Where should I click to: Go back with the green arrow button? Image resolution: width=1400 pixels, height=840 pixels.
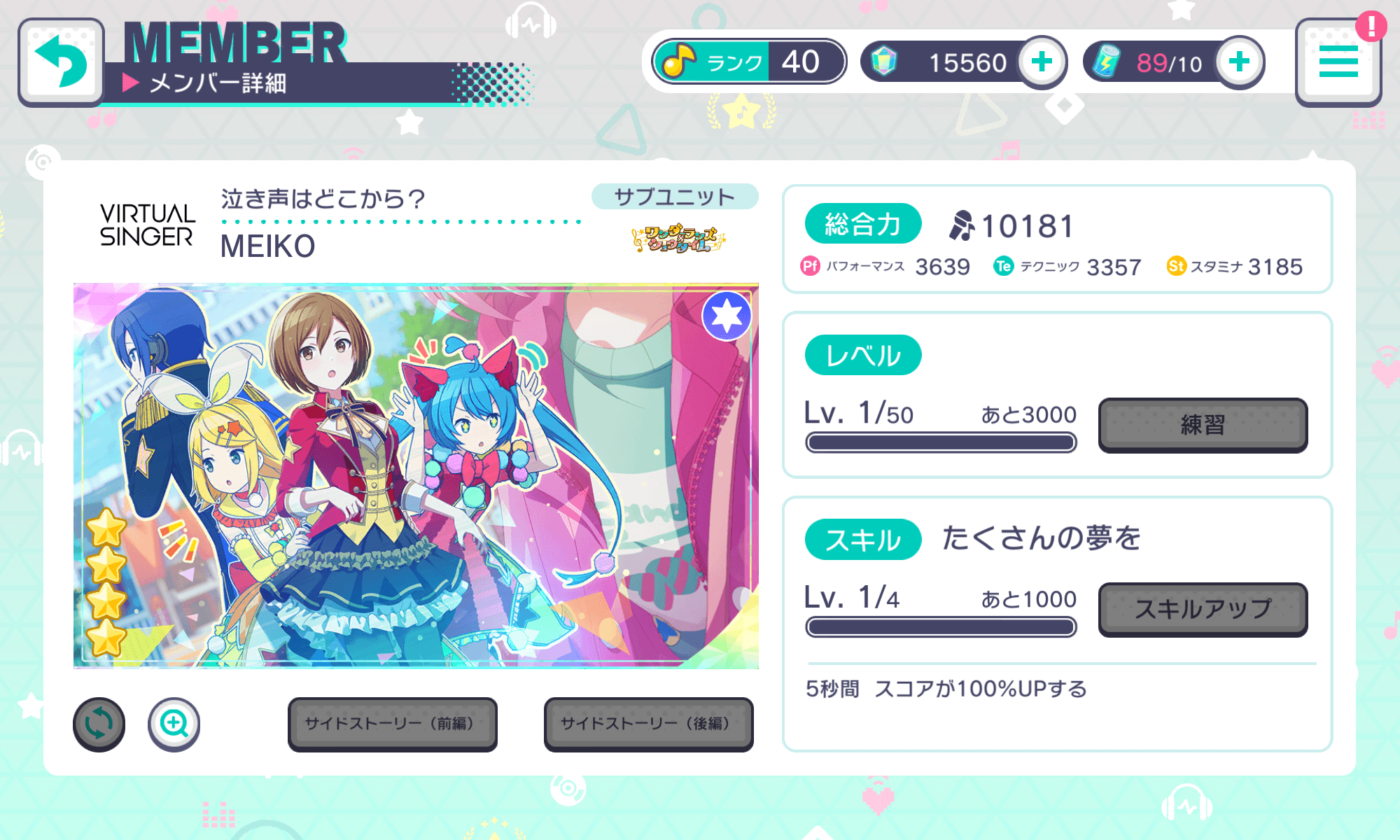click(61, 62)
